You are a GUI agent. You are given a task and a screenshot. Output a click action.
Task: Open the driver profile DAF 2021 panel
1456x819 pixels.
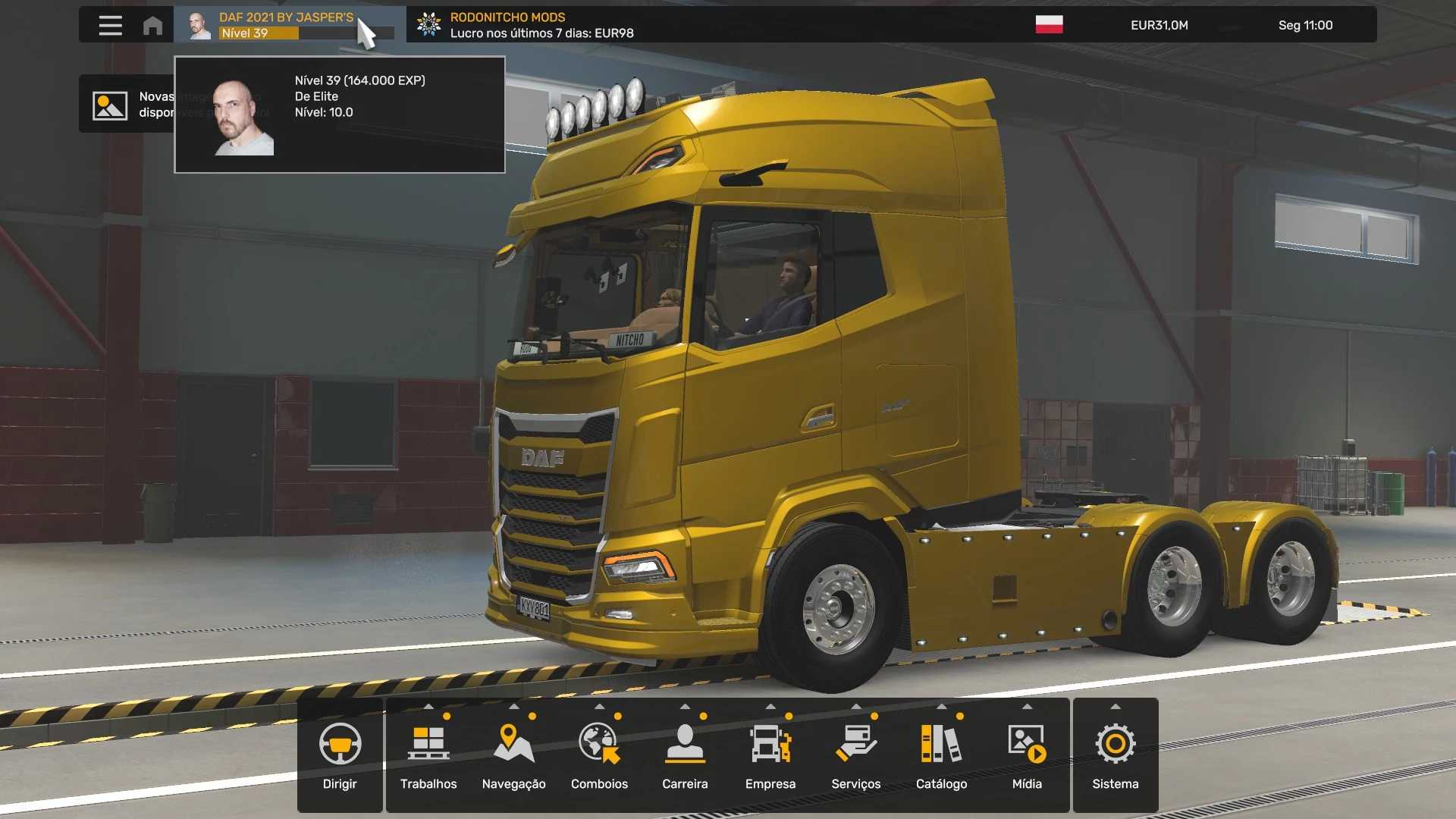[x=288, y=25]
